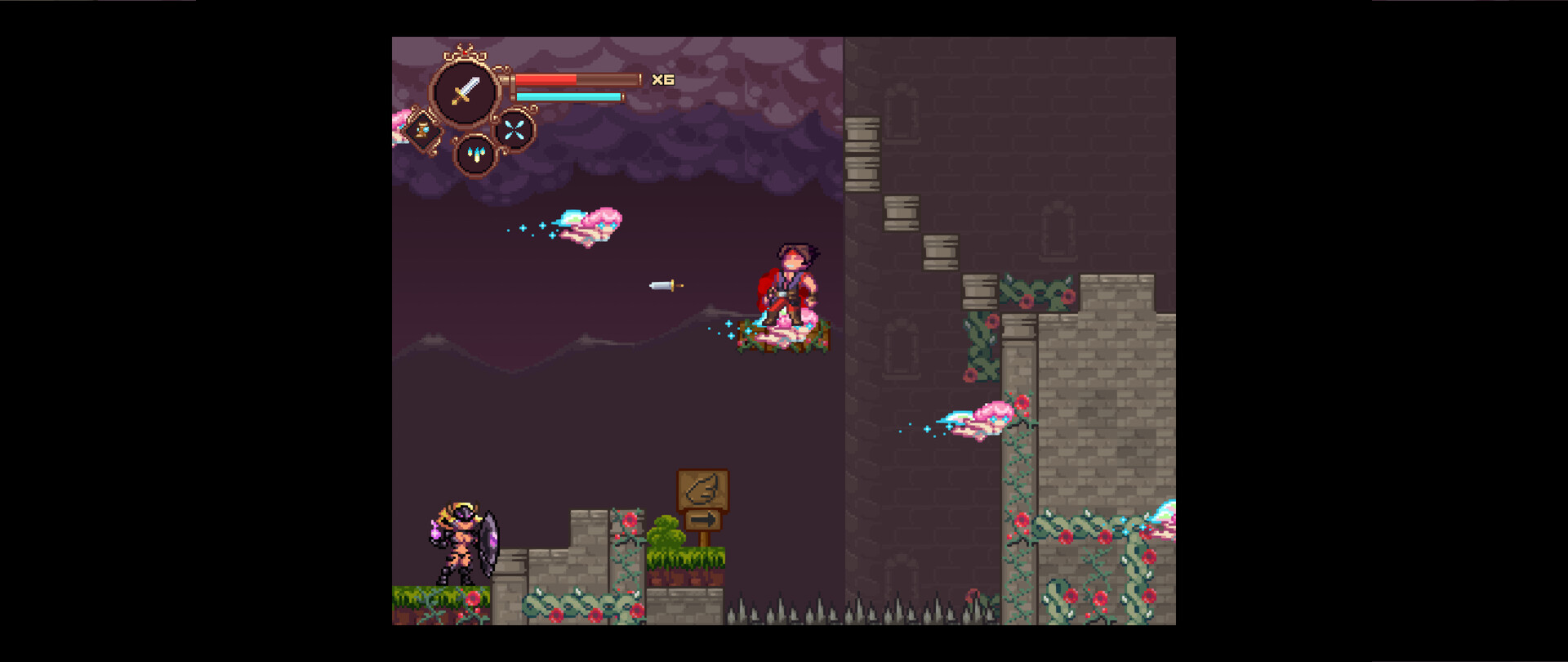Click the hourglass potion icon in the HUD
This screenshot has height=662, width=1568.
click(x=424, y=131)
